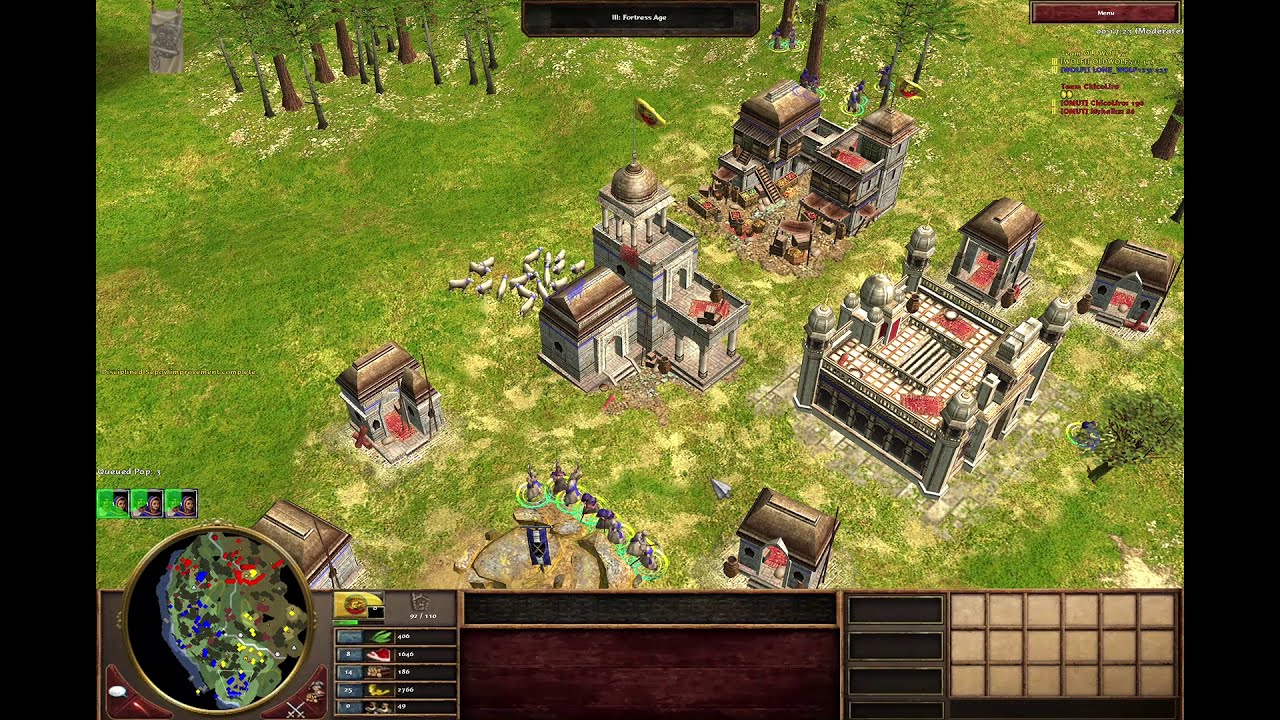Open chat via the speech bubble icon
Image resolution: width=1280 pixels, height=720 pixels.
point(118,692)
